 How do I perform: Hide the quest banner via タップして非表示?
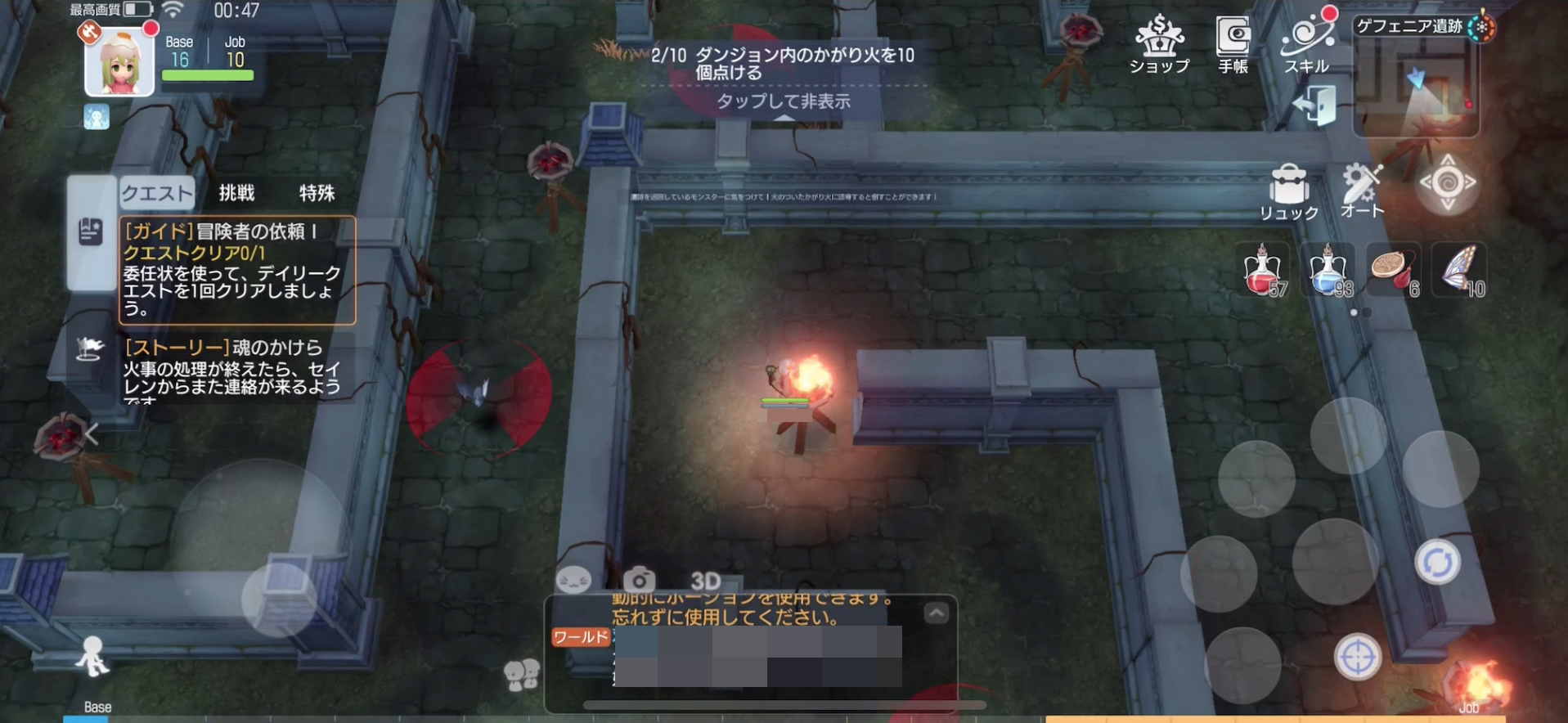[x=784, y=101]
